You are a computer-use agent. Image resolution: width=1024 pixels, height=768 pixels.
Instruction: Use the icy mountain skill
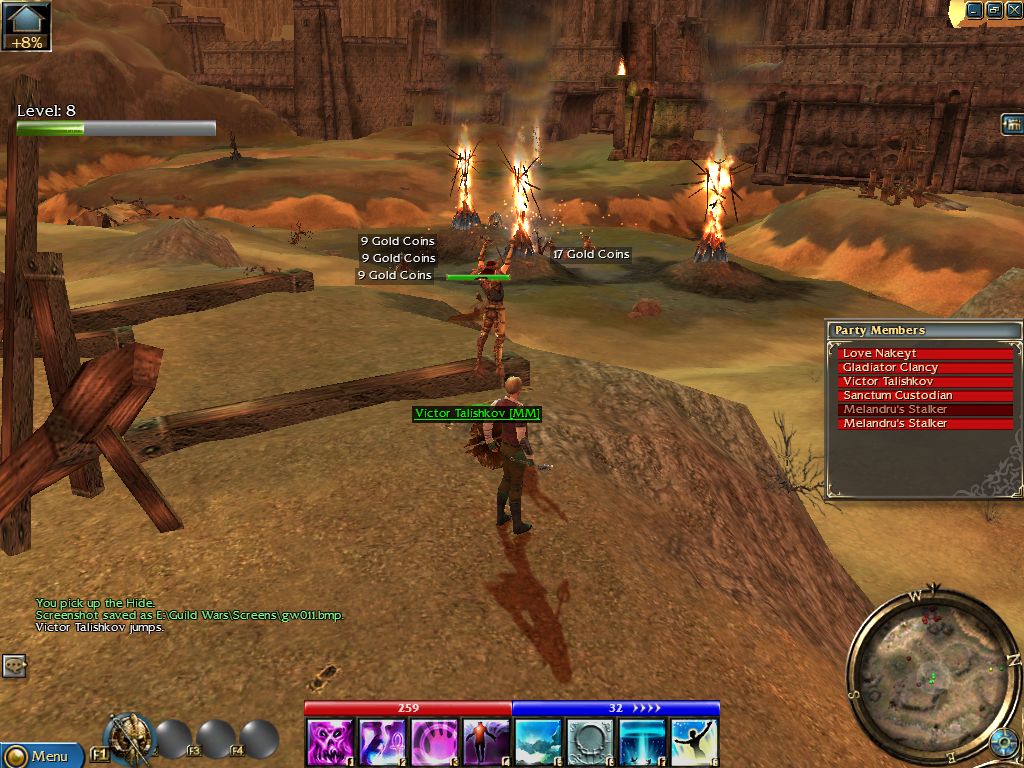(538, 742)
